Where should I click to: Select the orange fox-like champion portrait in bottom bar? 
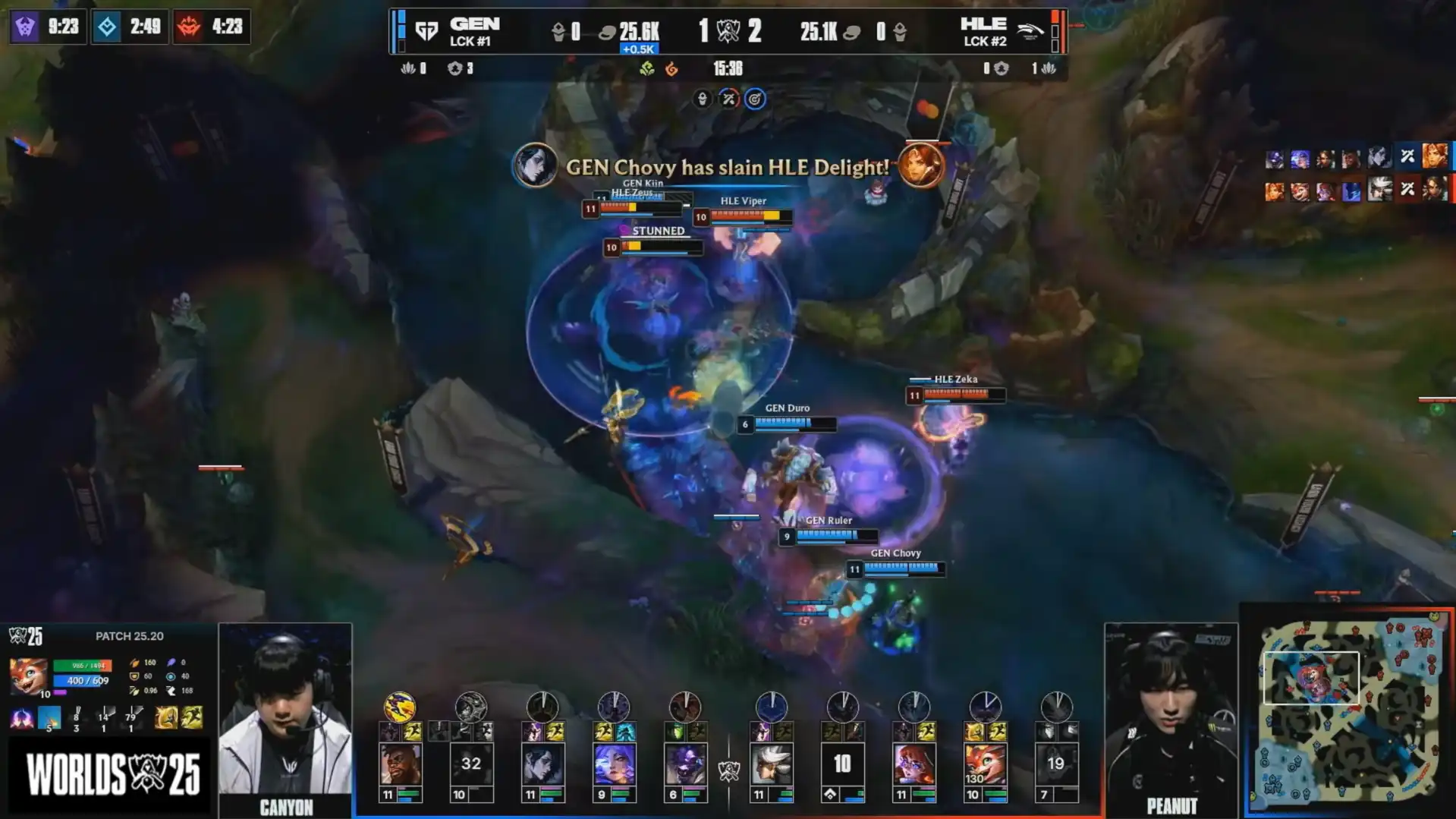point(985,764)
